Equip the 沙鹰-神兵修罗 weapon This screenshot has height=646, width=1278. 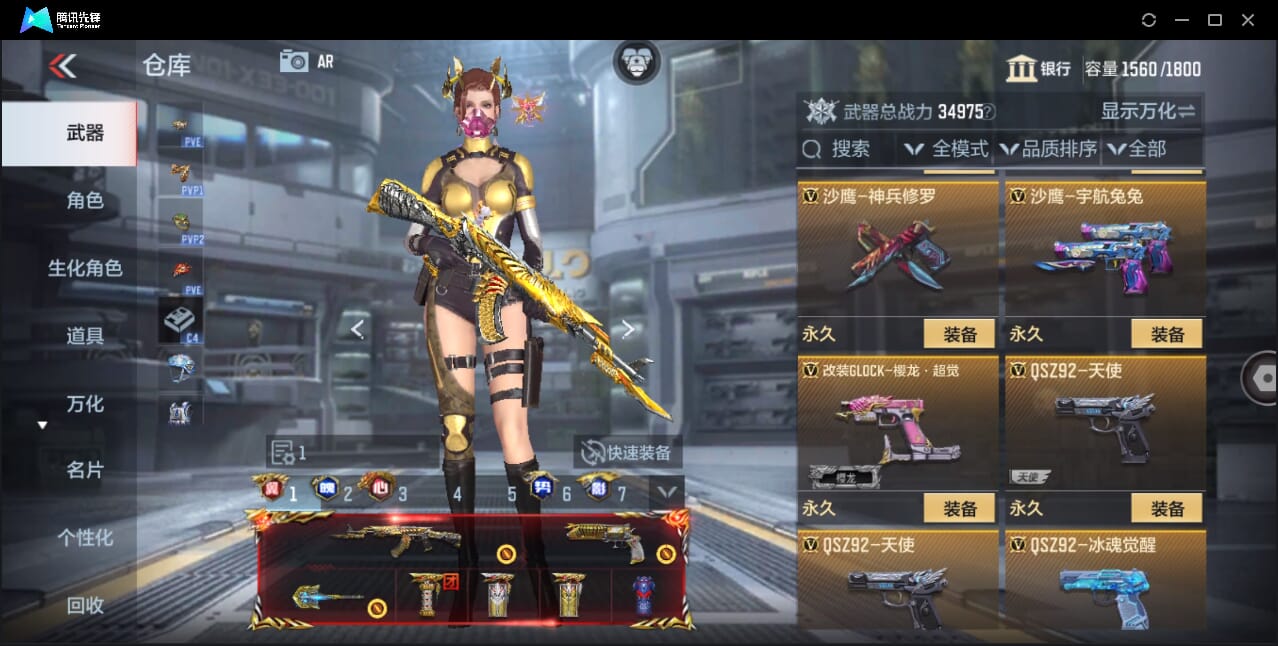pos(960,334)
